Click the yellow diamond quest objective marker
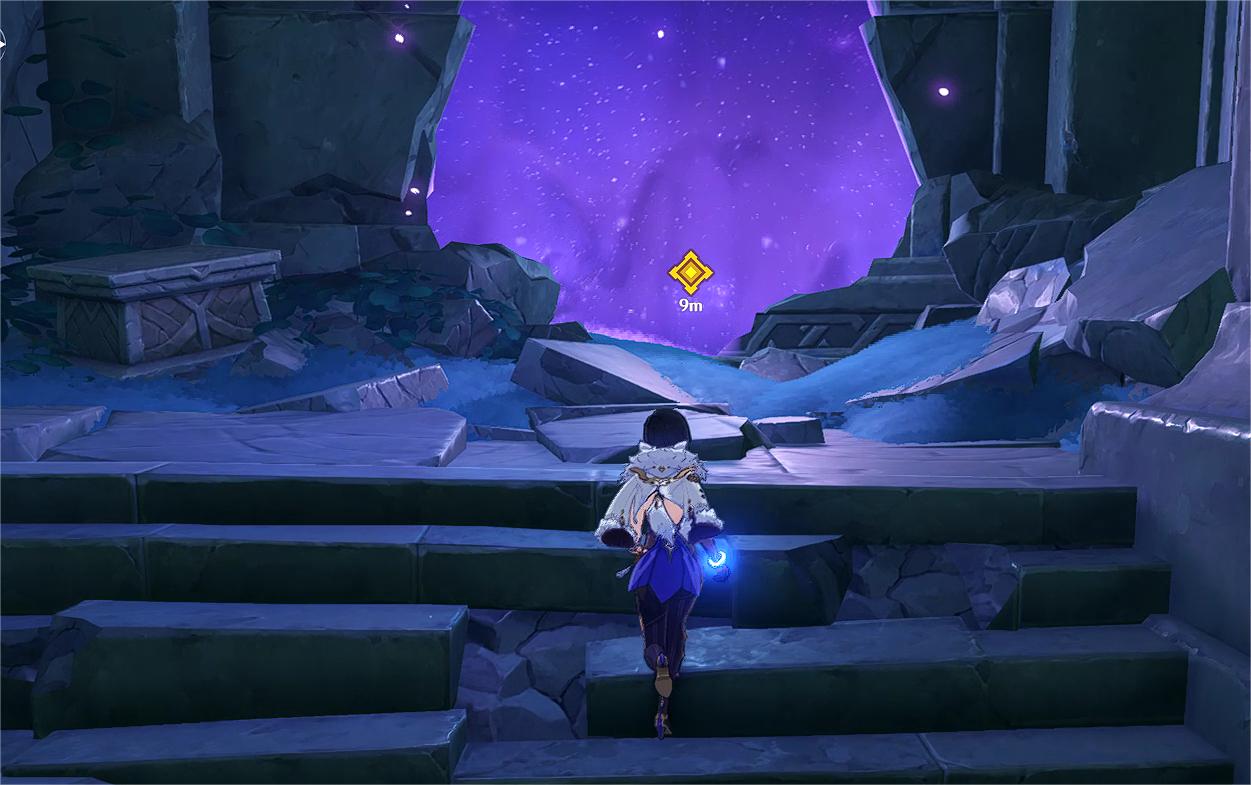The height and width of the screenshot is (785, 1251). (689, 272)
